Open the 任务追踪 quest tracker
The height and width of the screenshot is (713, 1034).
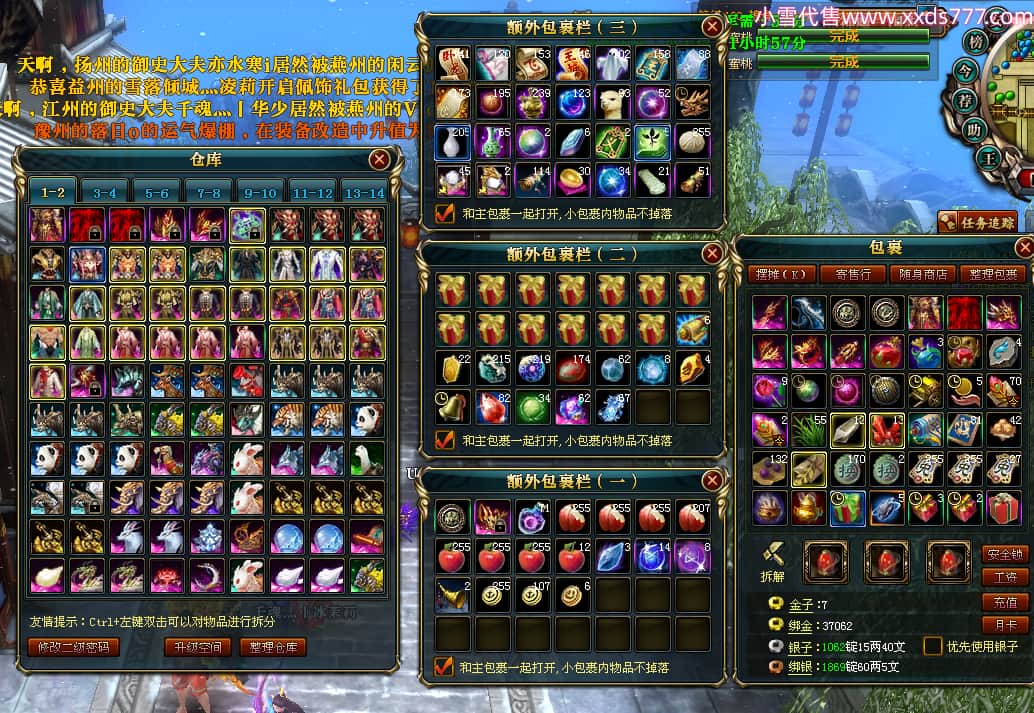[977, 221]
